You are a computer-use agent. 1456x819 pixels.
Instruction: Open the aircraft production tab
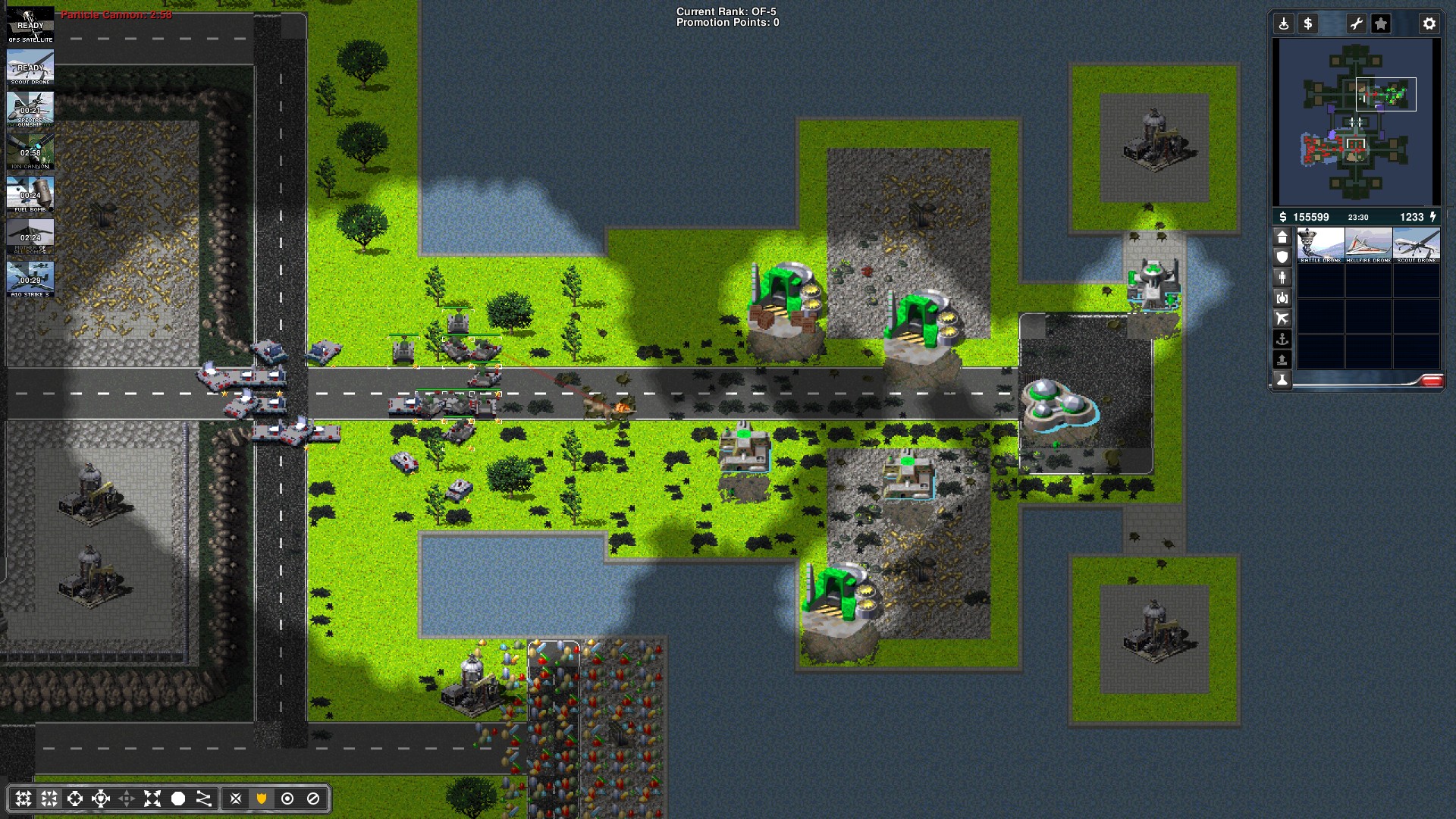click(1282, 318)
